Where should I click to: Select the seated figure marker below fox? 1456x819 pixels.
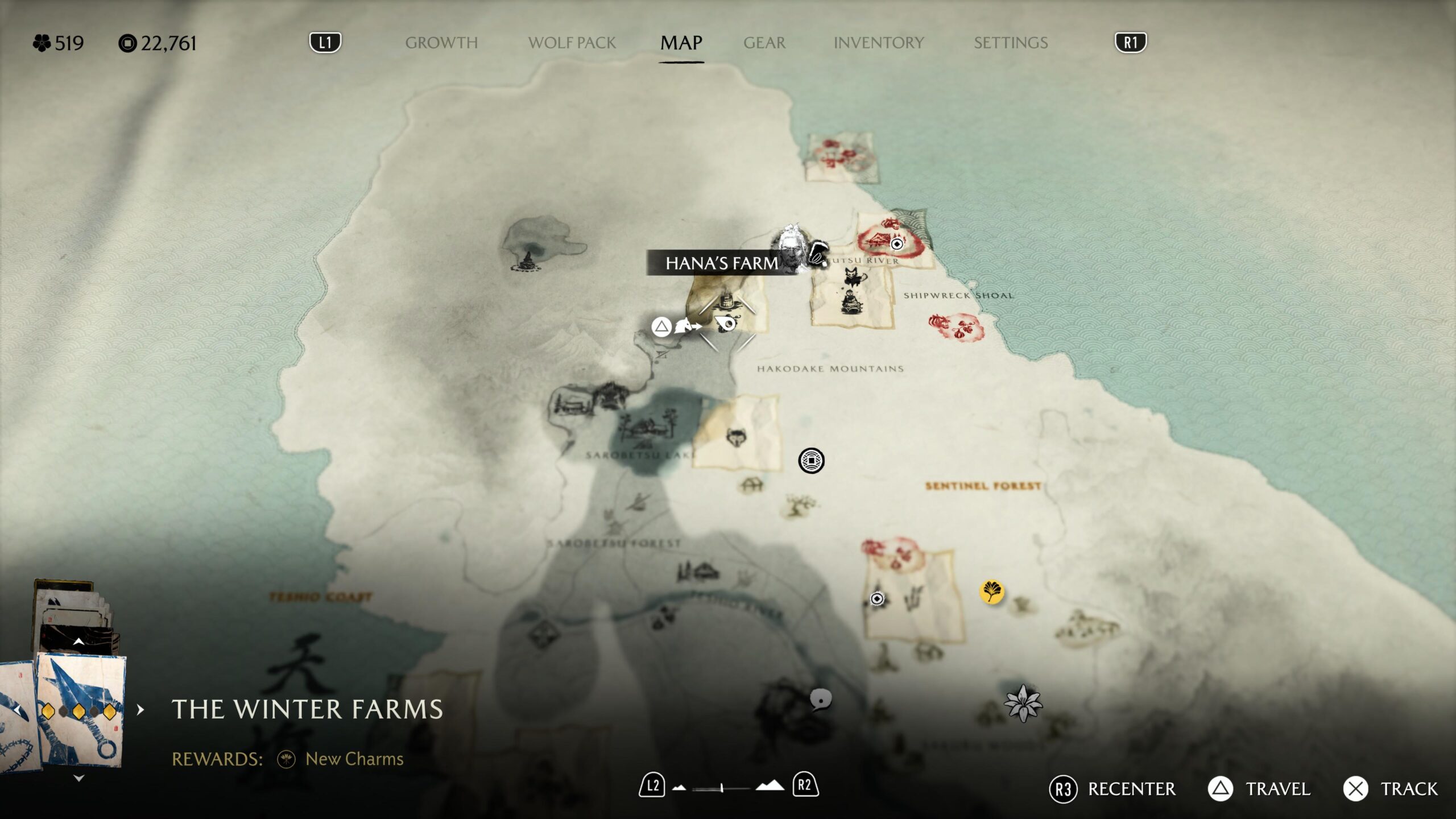click(850, 302)
